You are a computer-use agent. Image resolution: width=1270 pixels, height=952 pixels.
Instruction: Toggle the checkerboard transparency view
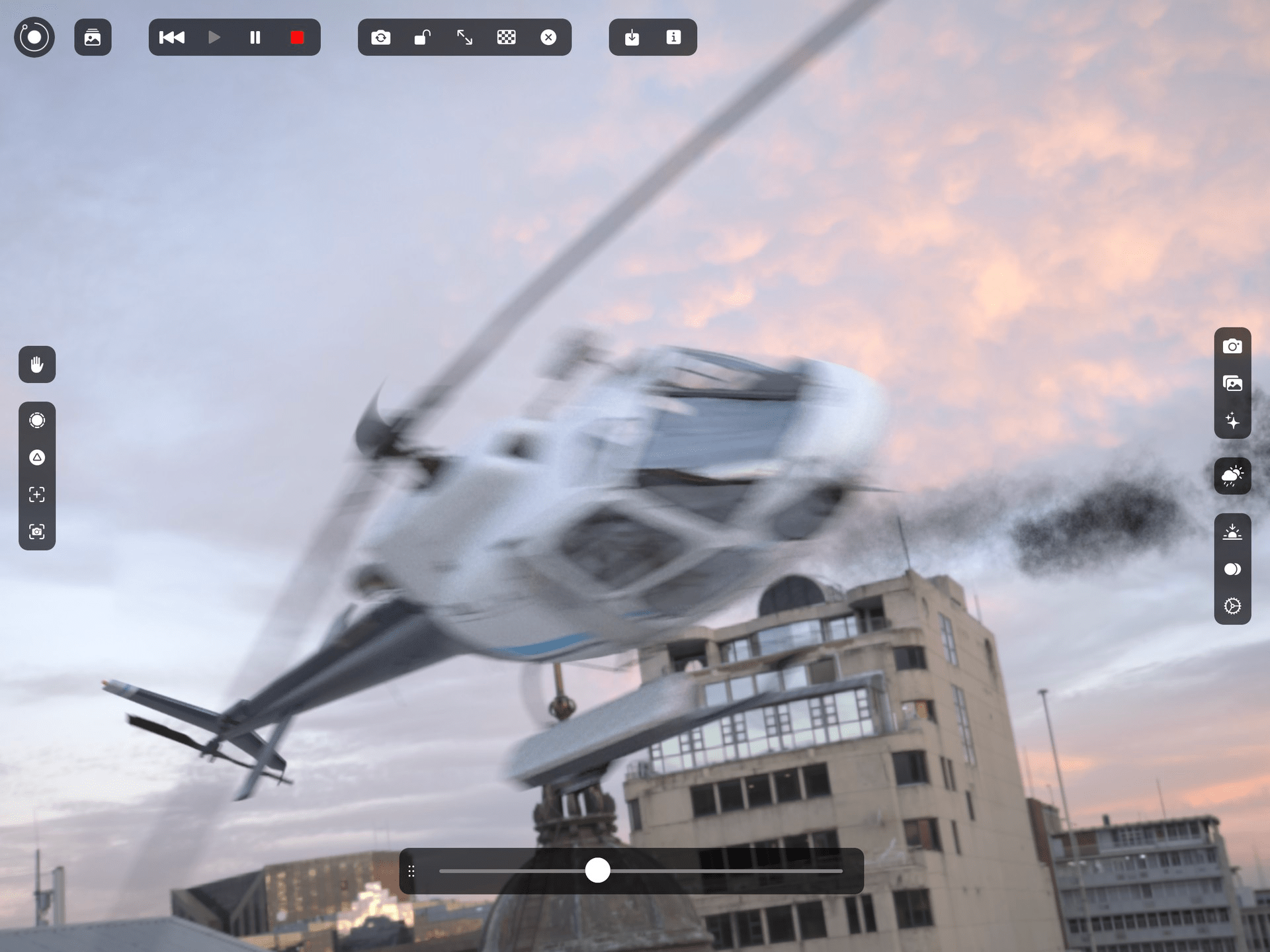pos(507,38)
